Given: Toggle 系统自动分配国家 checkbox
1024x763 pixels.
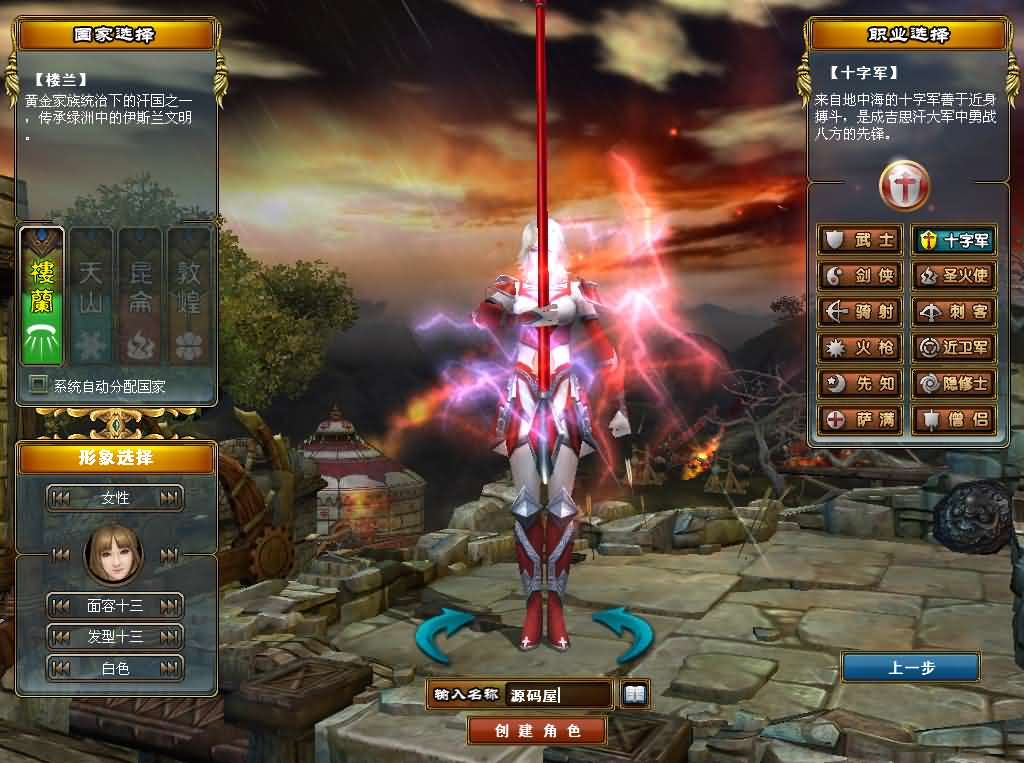Looking at the screenshot, I should coord(39,385).
